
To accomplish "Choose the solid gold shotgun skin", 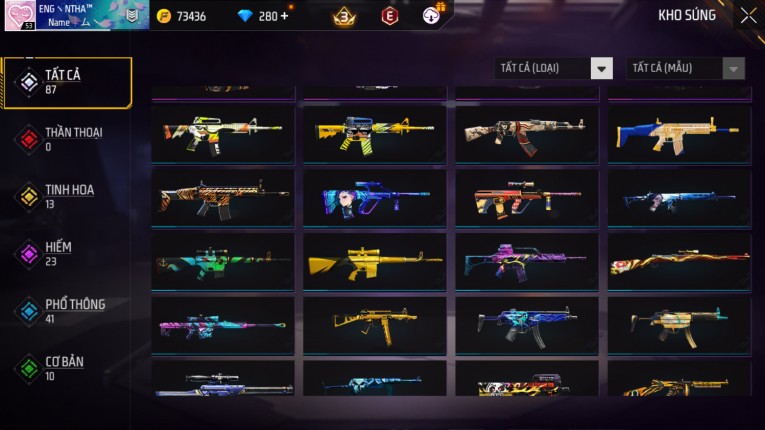I will pyautogui.click(x=375, y=262).
